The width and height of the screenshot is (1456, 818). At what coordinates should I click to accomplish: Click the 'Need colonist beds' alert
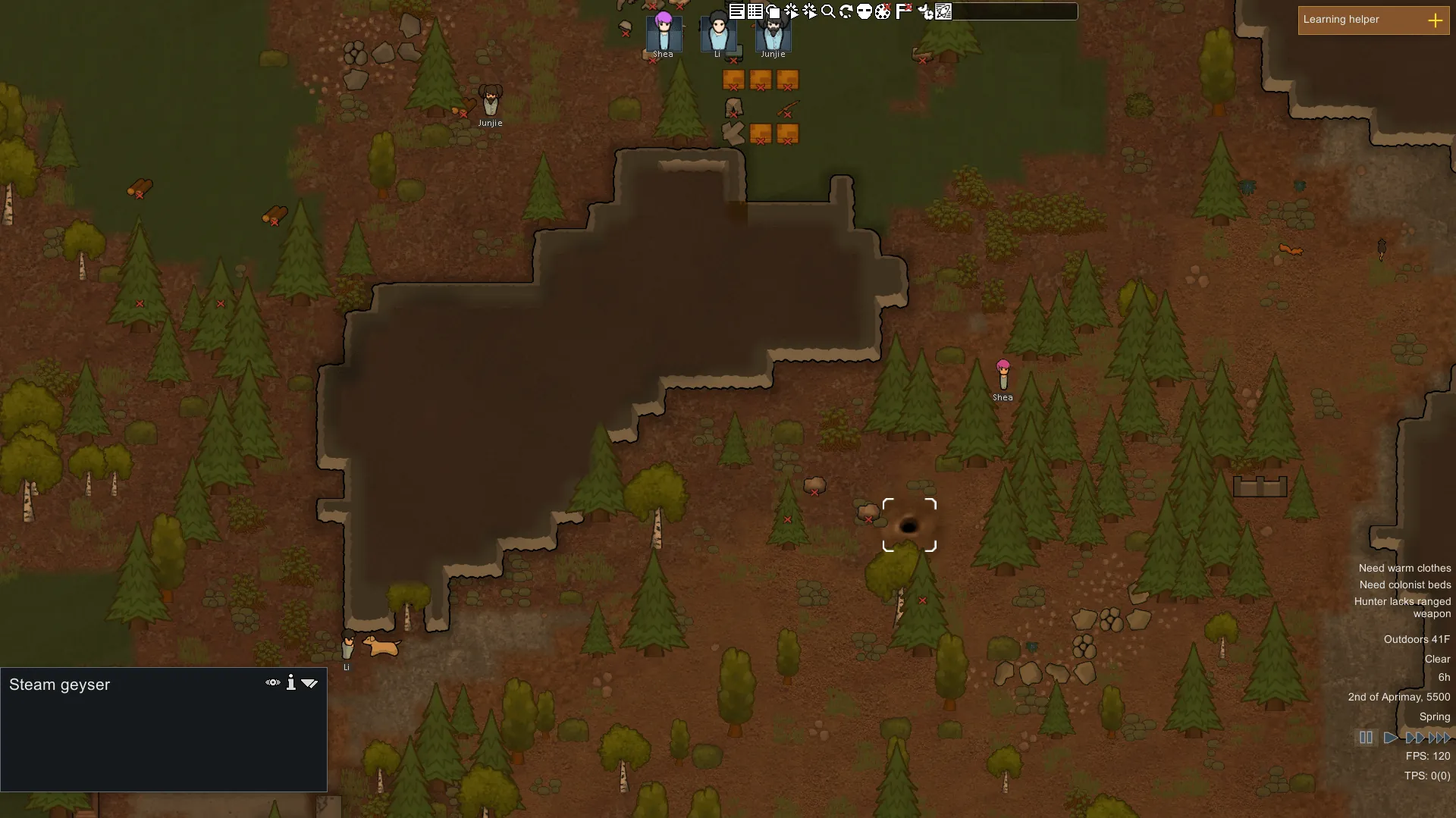point(1404,585)
